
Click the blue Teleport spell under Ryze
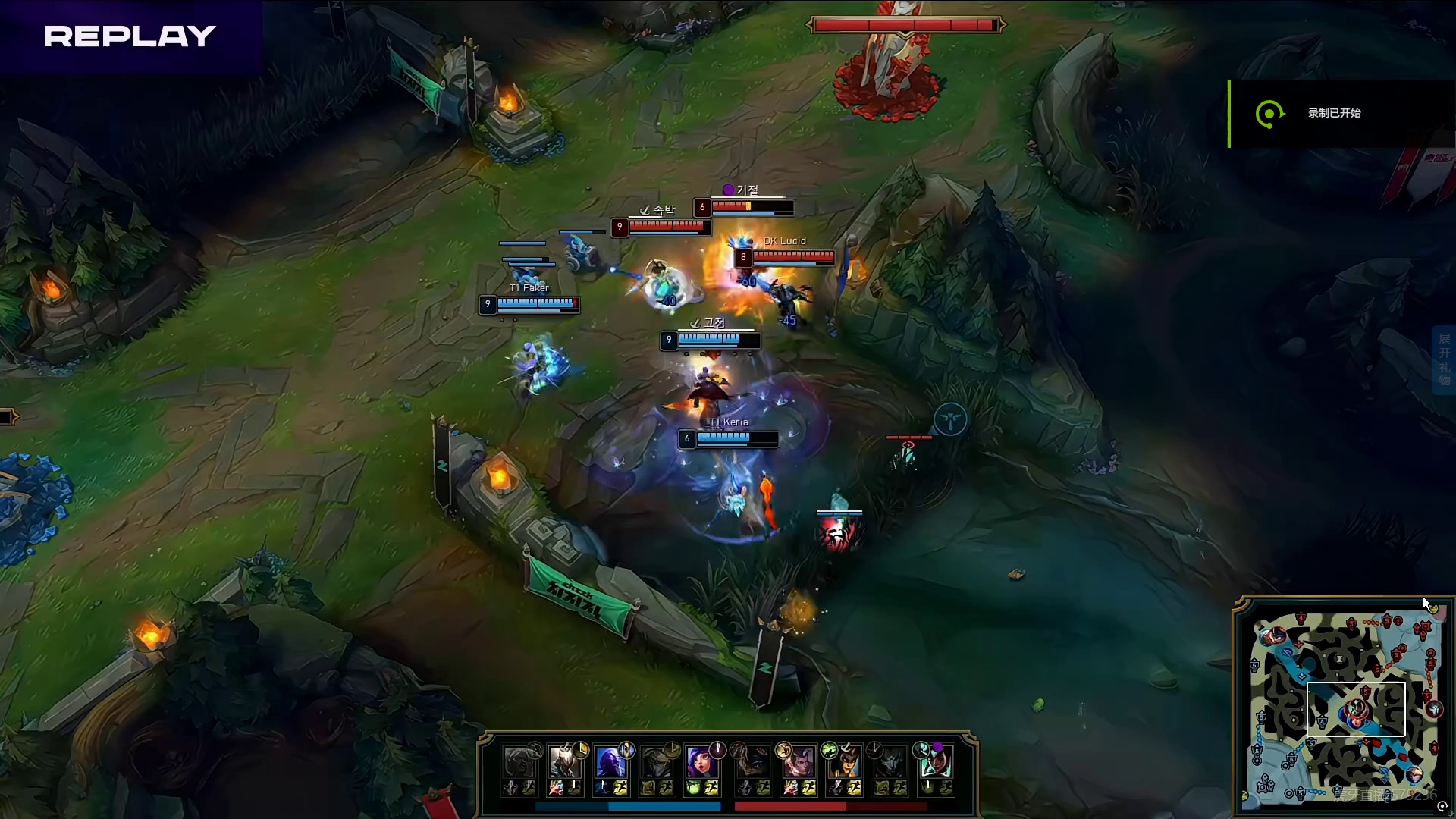click(602, 789)
